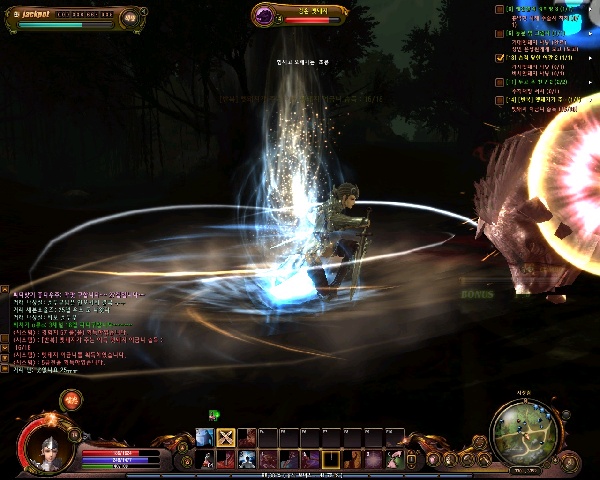
Task: Toggle the topmost quest tracker checkbox
Action: pos(499,9)
